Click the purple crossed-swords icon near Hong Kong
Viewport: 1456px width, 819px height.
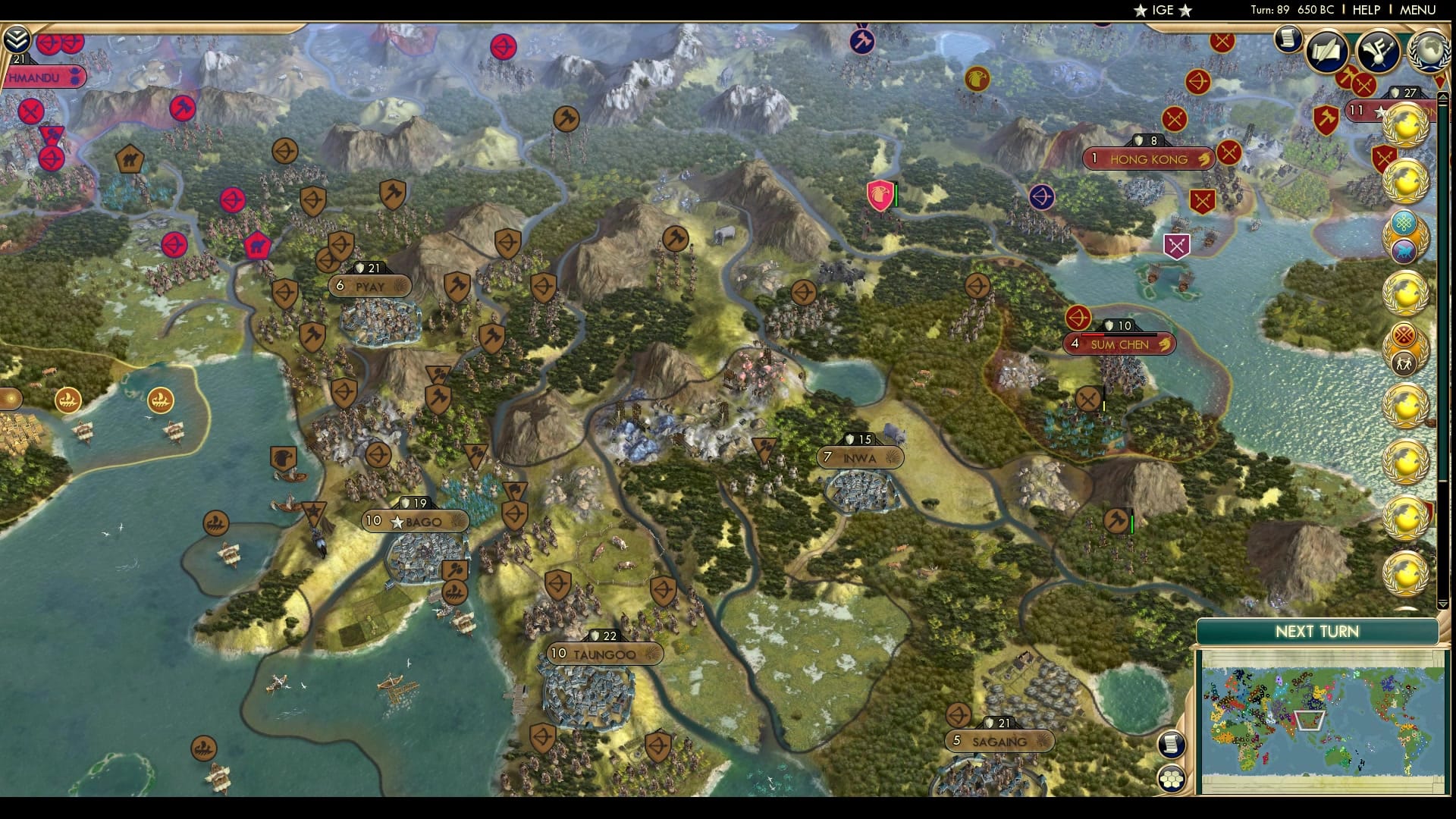[1178, 244]
